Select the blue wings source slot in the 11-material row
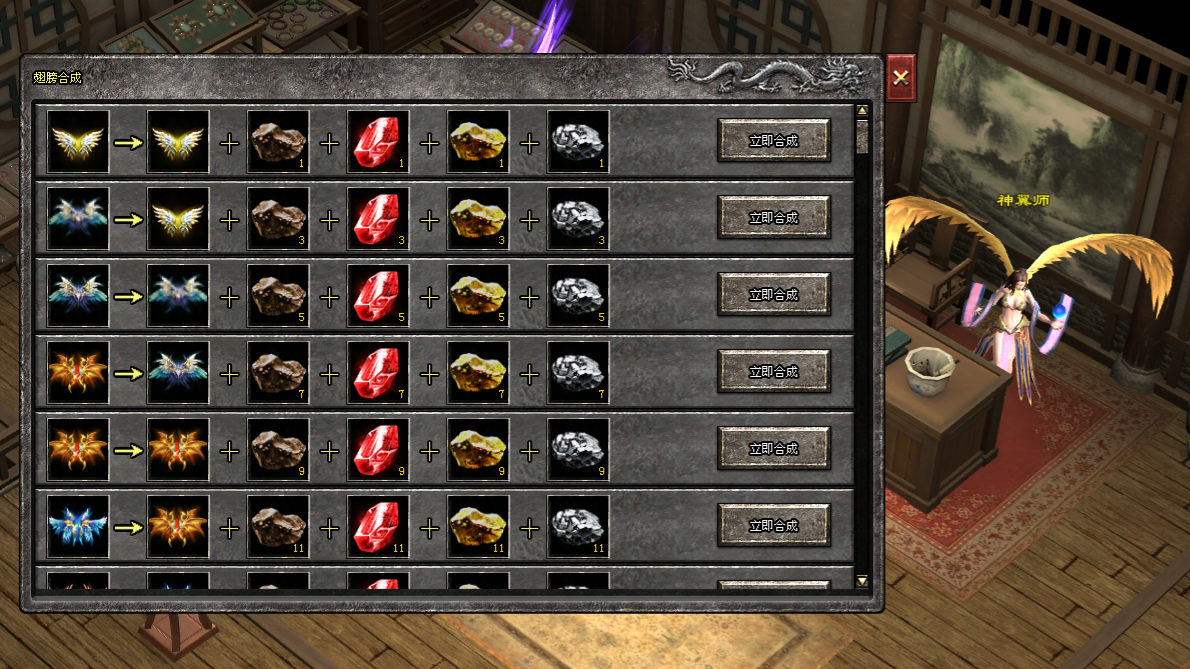 pos(78,527)
